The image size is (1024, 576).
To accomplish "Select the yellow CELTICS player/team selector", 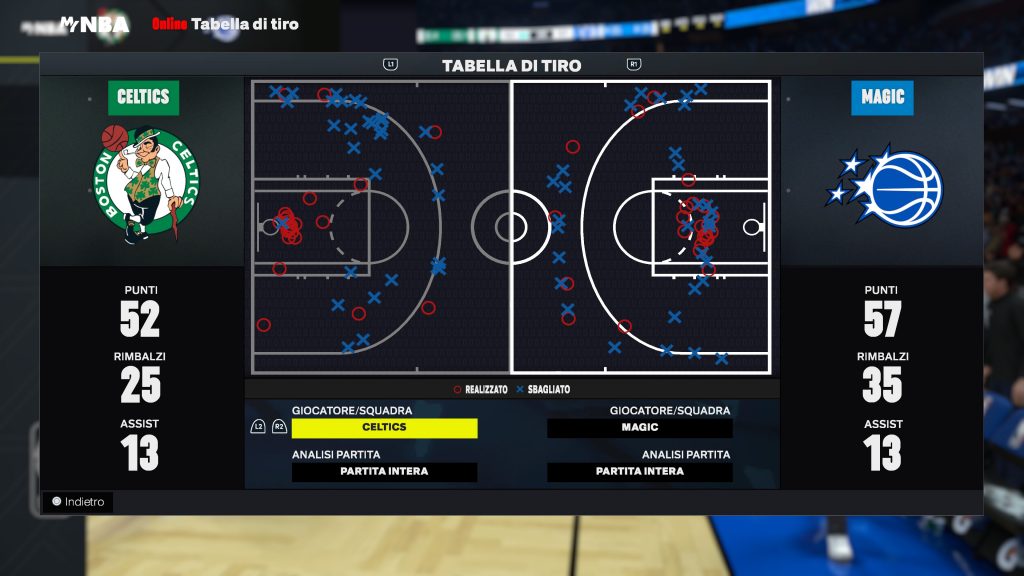I will click(x=384, y=428).
